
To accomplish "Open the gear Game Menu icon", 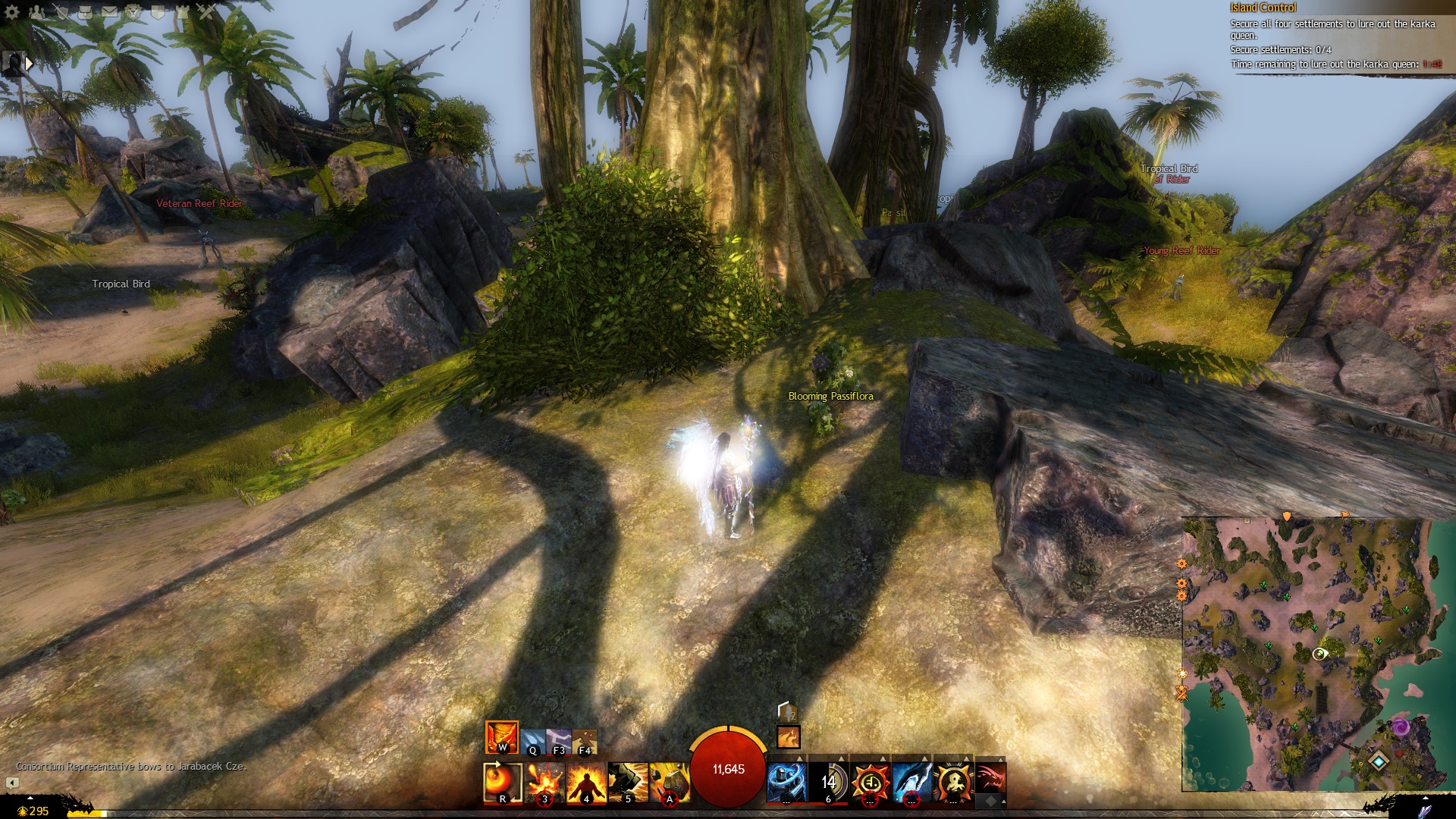I will click(11, 11).
